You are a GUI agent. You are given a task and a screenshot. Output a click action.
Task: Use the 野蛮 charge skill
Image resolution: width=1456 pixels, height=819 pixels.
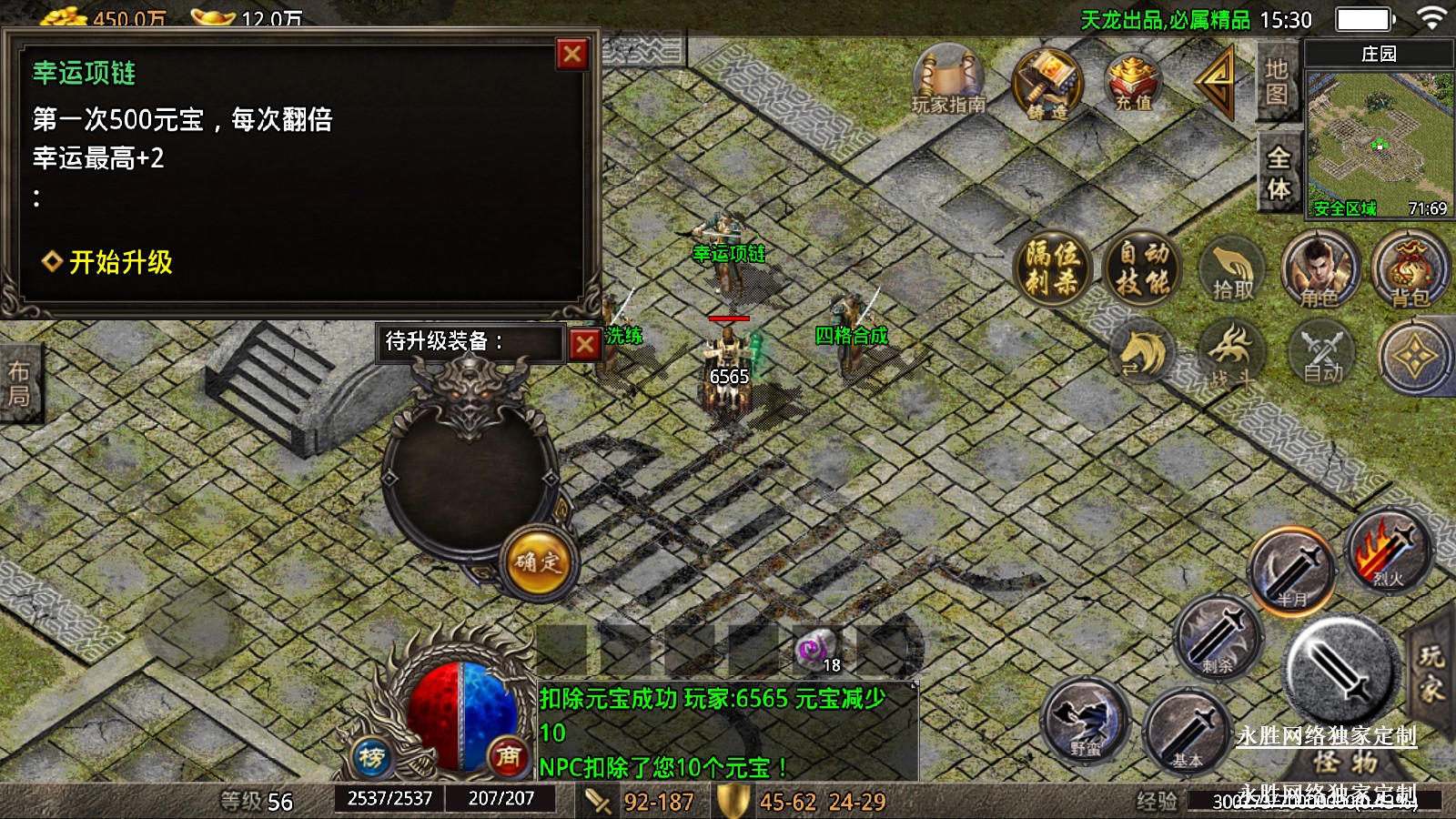coord(1085,721)
